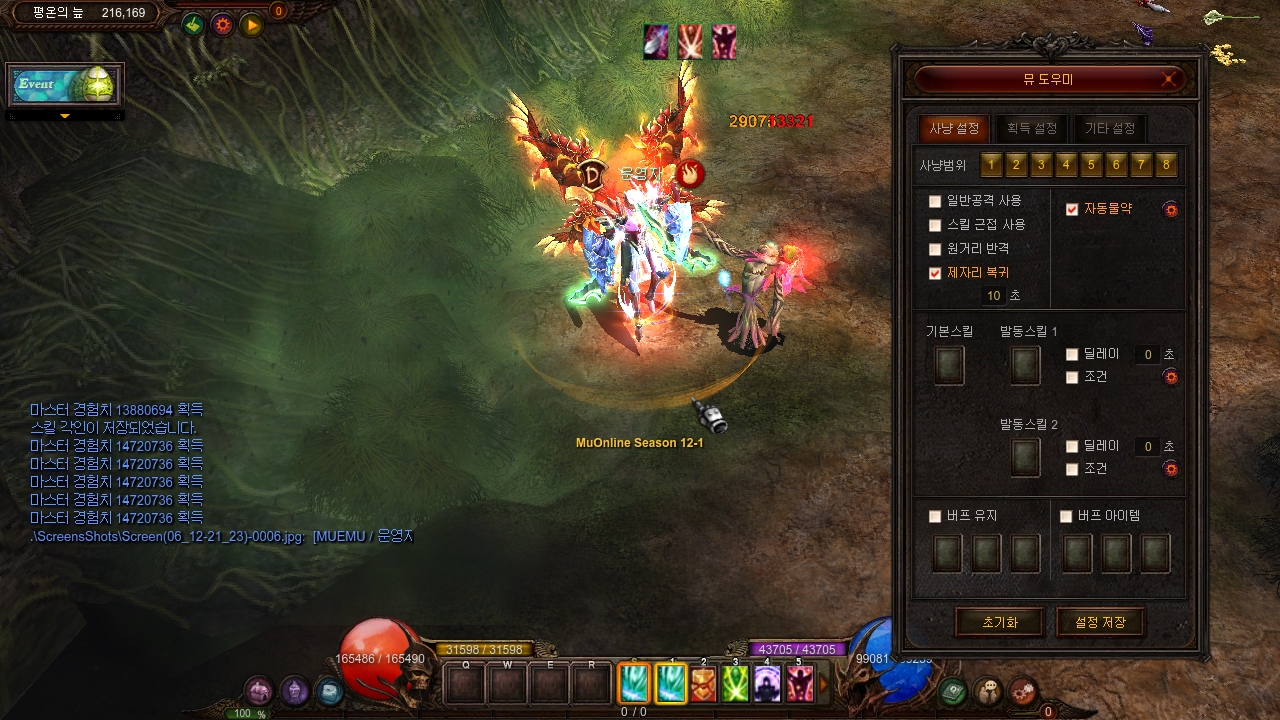
Task: Open helper settings via top gear icon
Action: tap(222, 25)
